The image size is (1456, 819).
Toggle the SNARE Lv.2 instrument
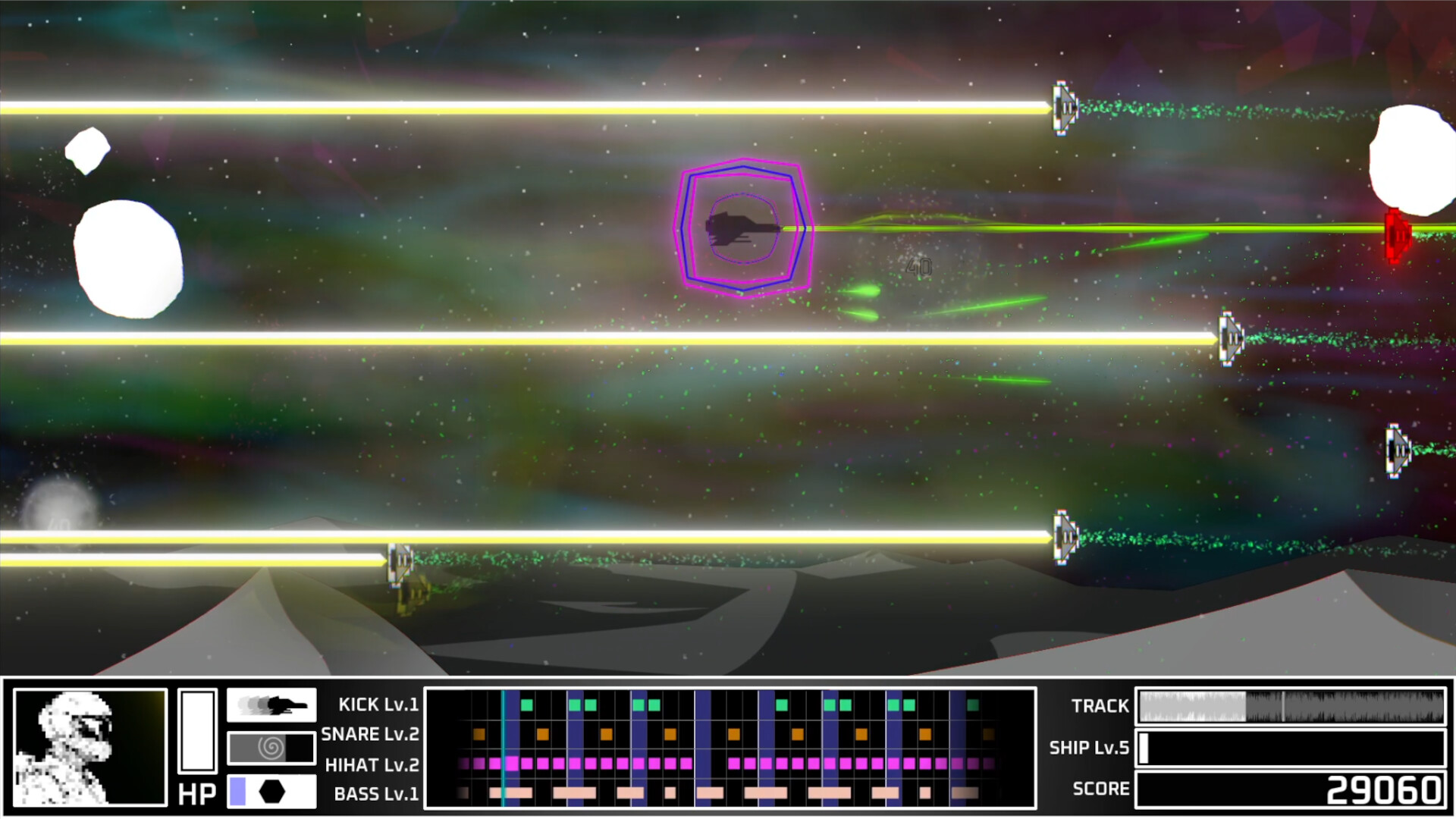click(x=371, y=733)
